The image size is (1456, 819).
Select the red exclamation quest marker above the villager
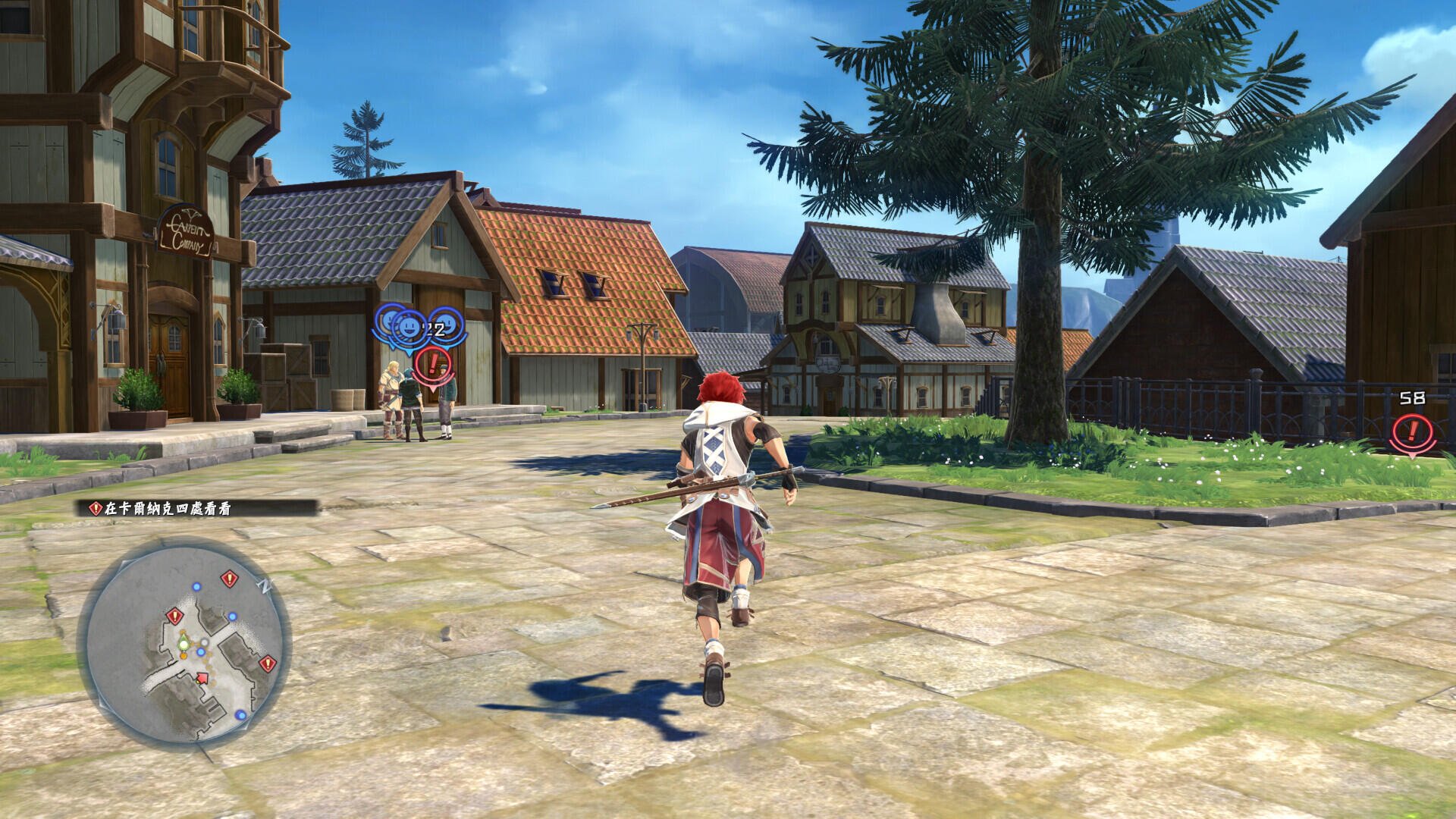click(x=433, y=364)
